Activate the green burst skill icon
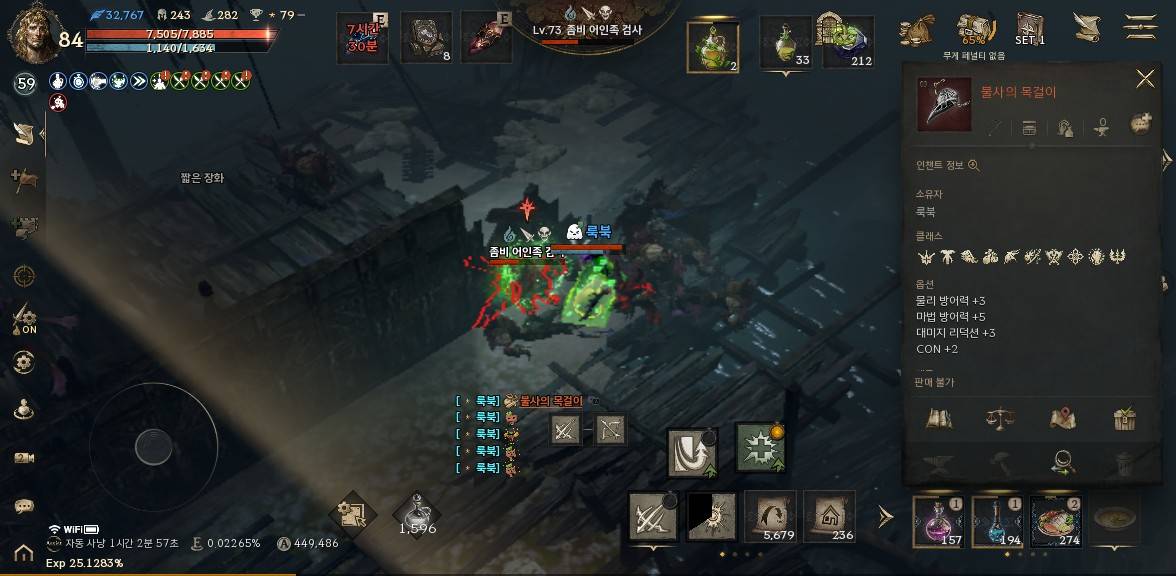The image size is (1176, 576). click(x=760, y=447)
